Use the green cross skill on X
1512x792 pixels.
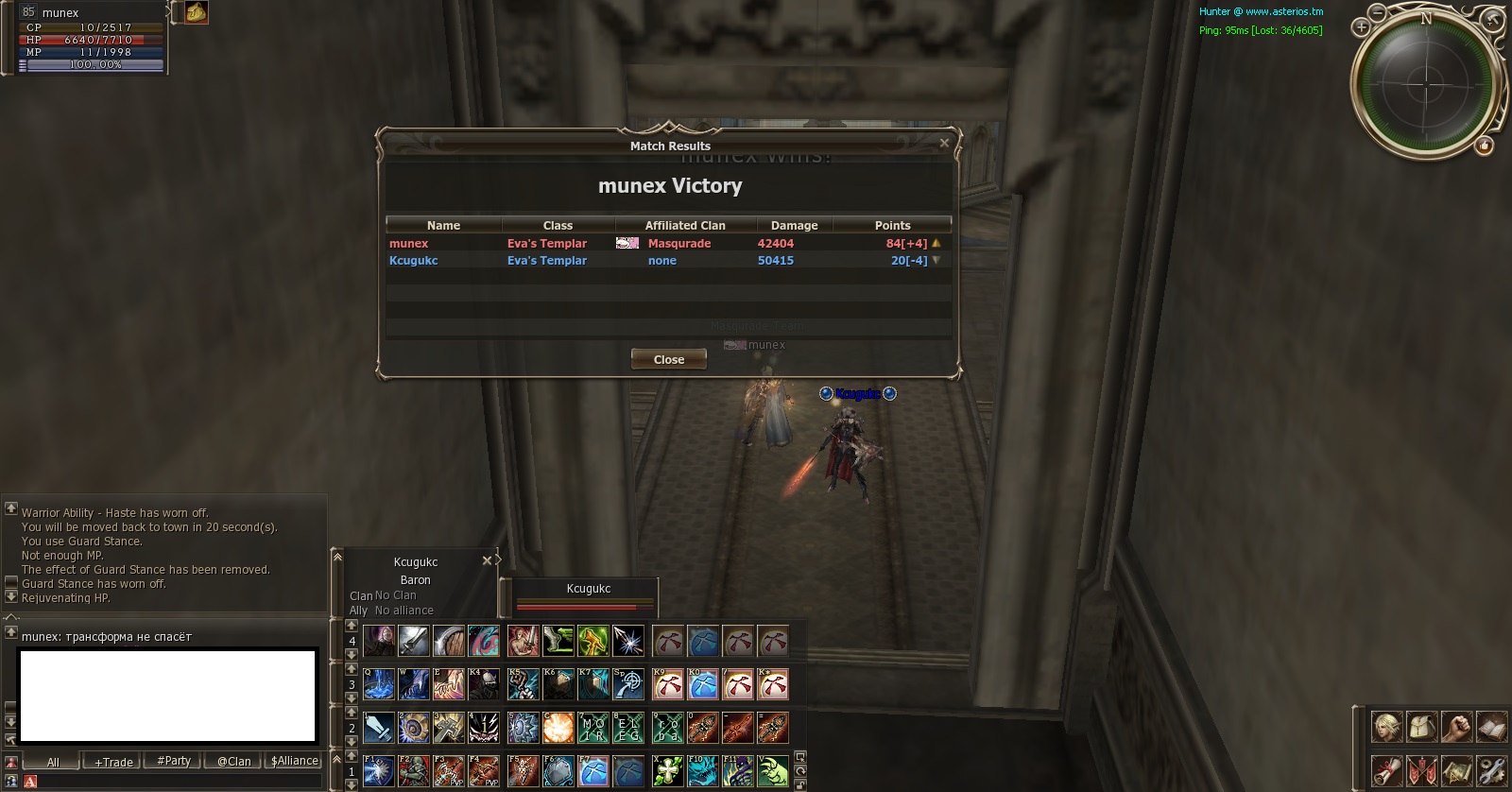(x=668, y=771)
